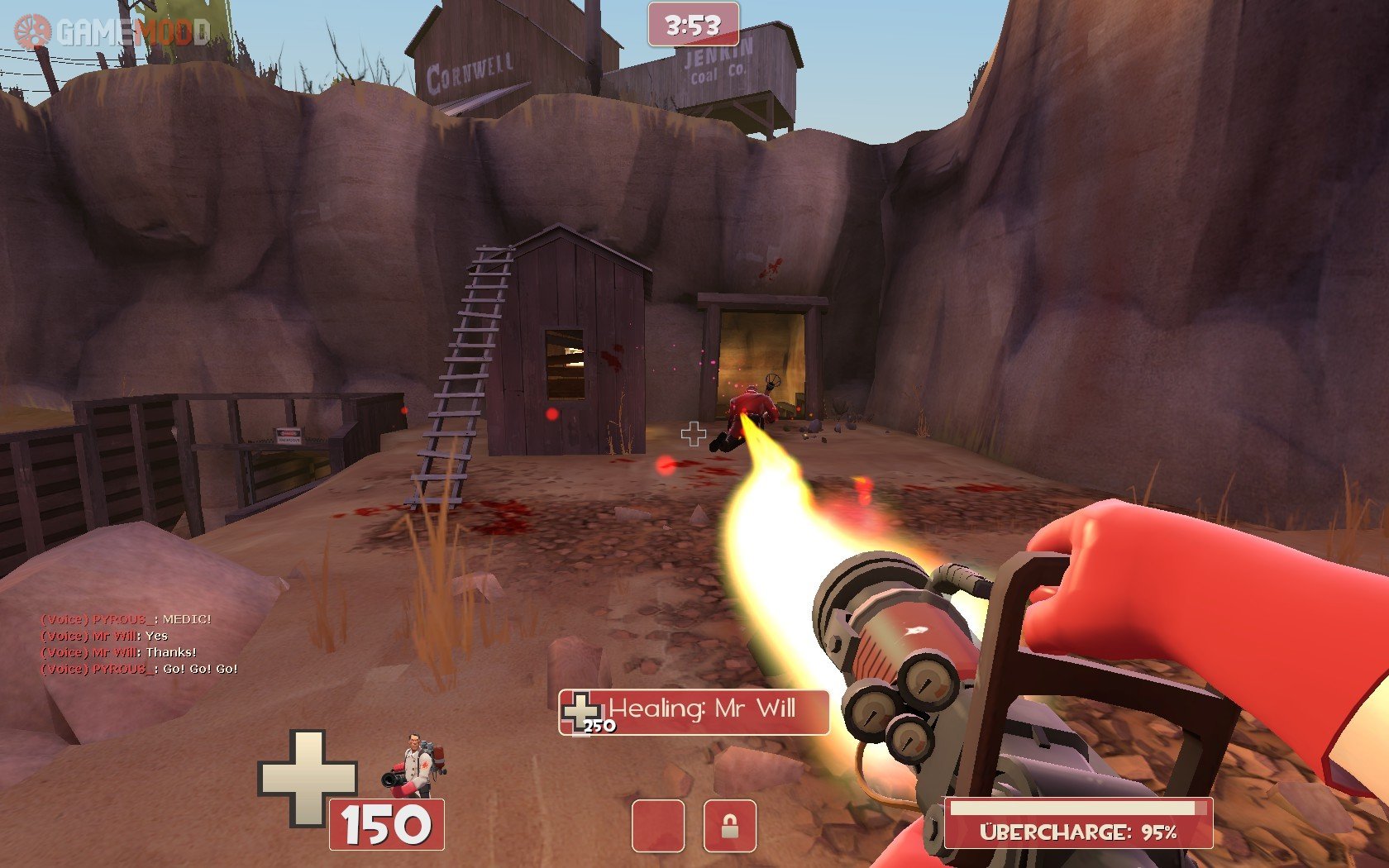Select the Healing: Mr Will target panel

click(x=694, y=712)
